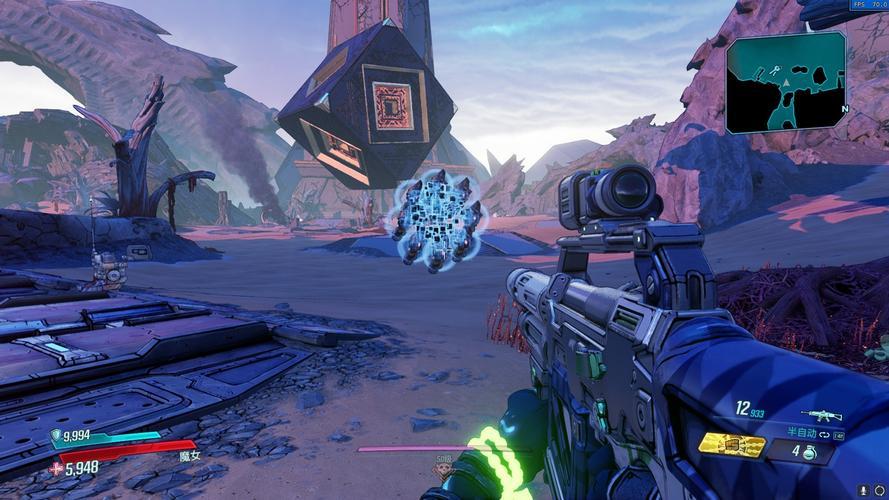
Task: Click the vehicle station marker on the minimap
Action: click(773, 72)
